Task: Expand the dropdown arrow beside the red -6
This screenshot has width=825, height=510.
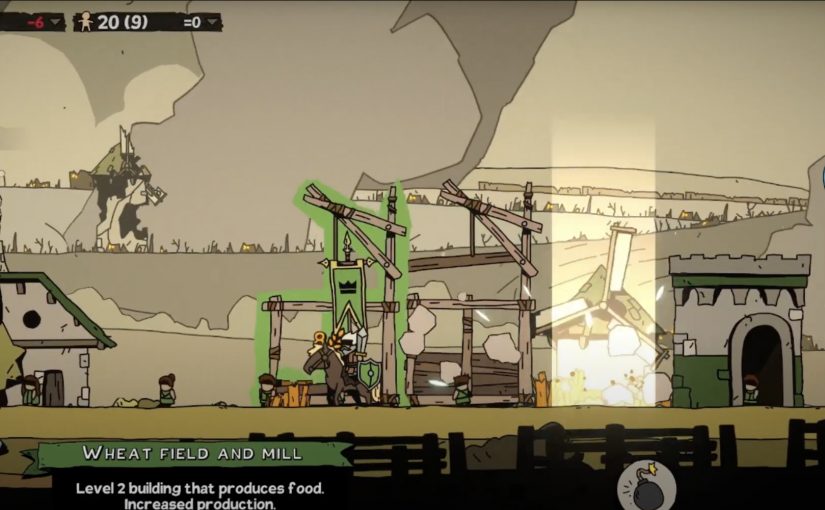Action: [x=56, y=21]
